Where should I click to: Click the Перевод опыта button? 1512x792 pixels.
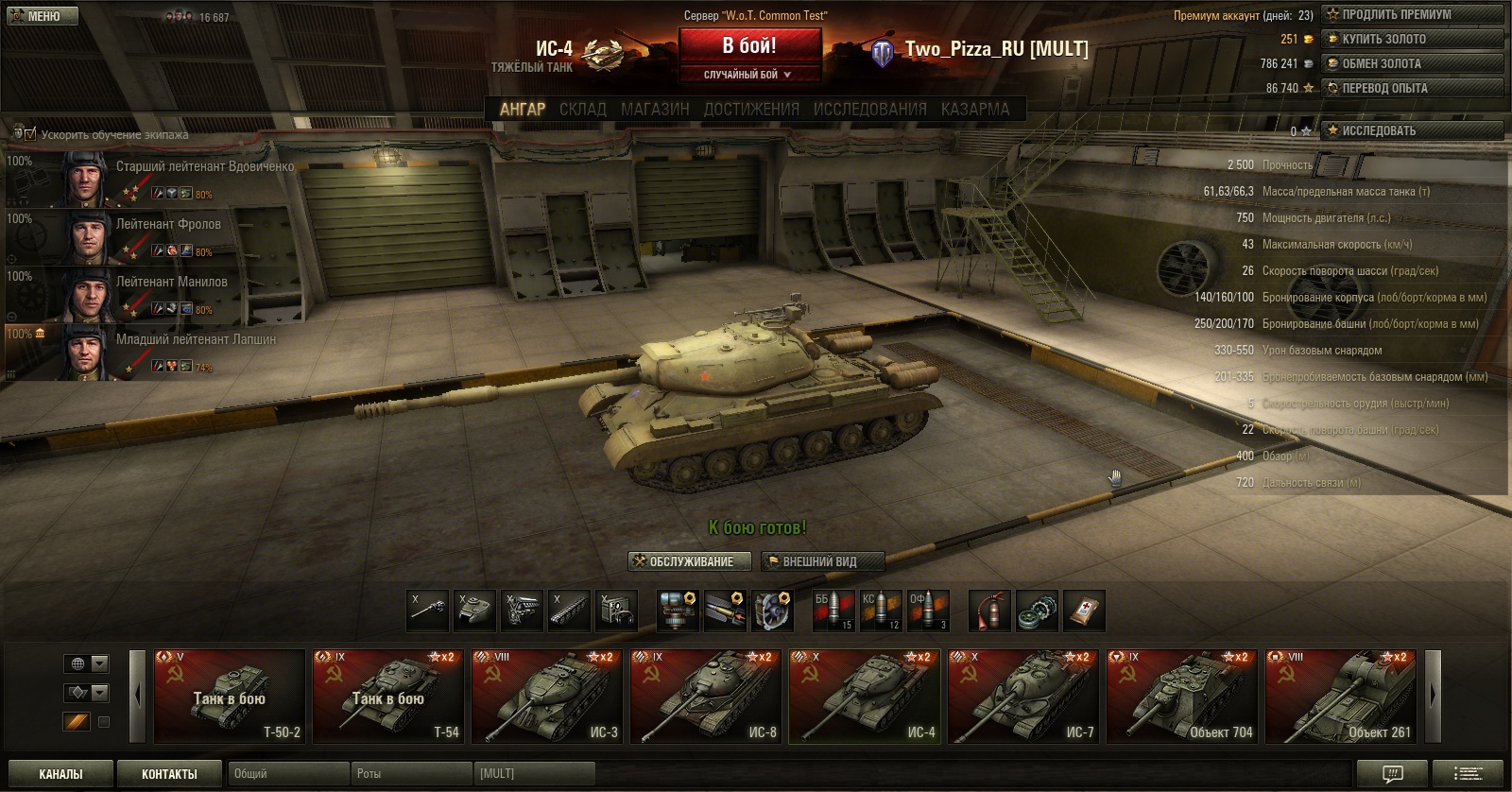pyautogui.click(x=1411, y=88)
